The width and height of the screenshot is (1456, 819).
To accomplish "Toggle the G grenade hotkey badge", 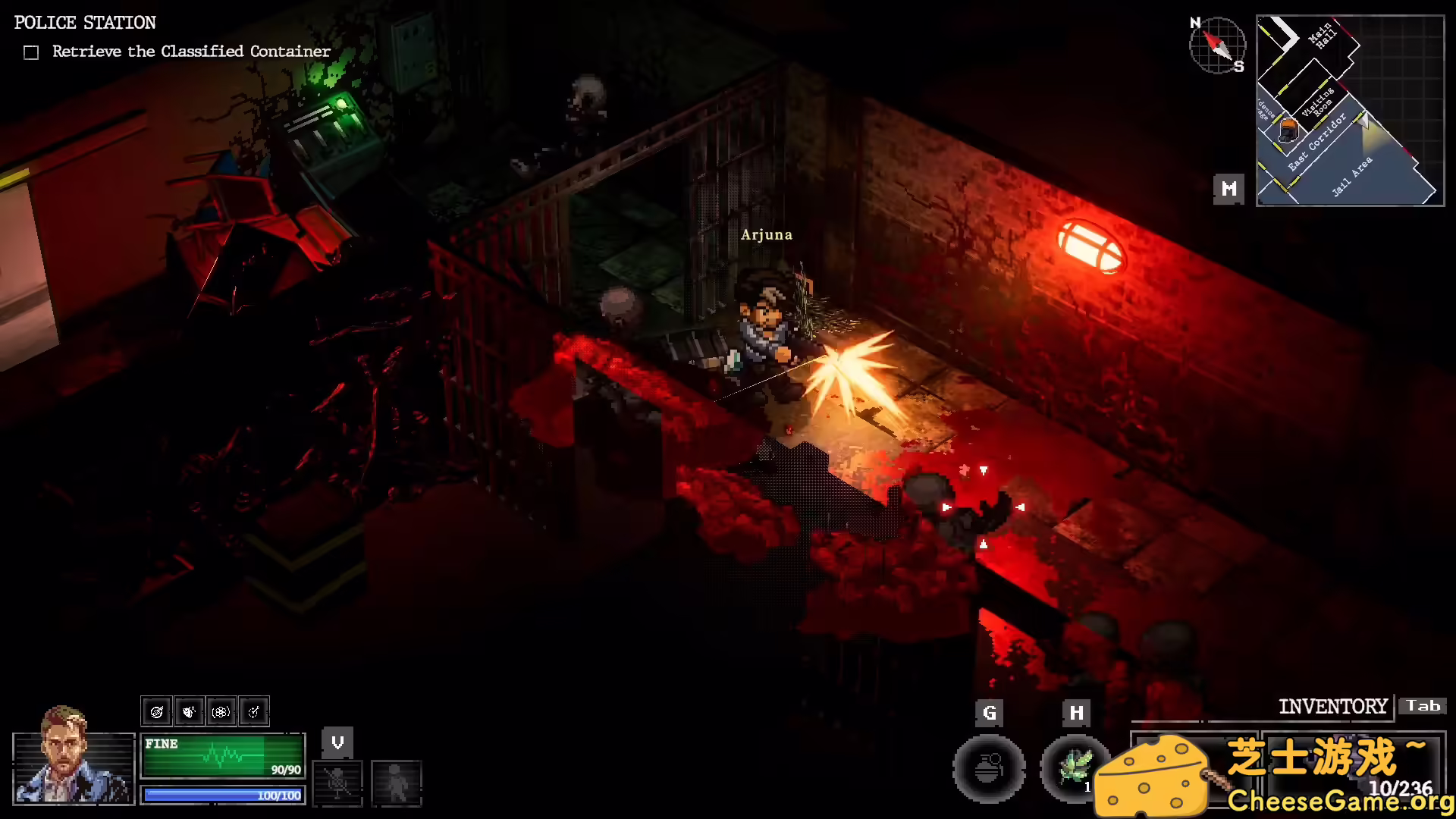I will click(x=989, y=713).
